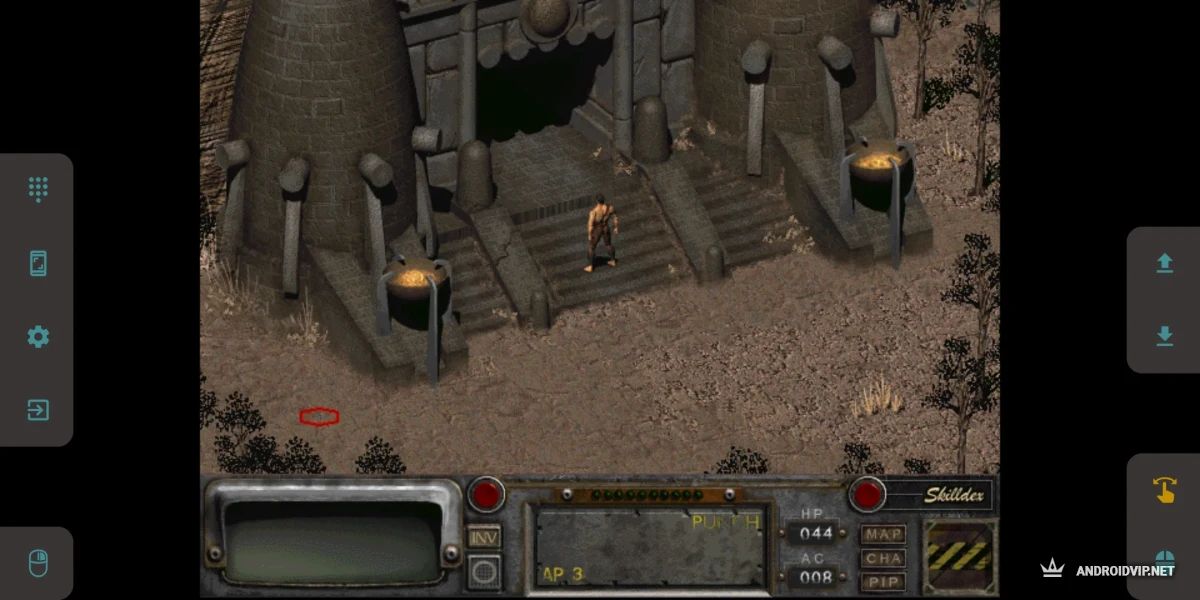
Task: Toggle the yellow touch gesture icon
Action: 1164,489
